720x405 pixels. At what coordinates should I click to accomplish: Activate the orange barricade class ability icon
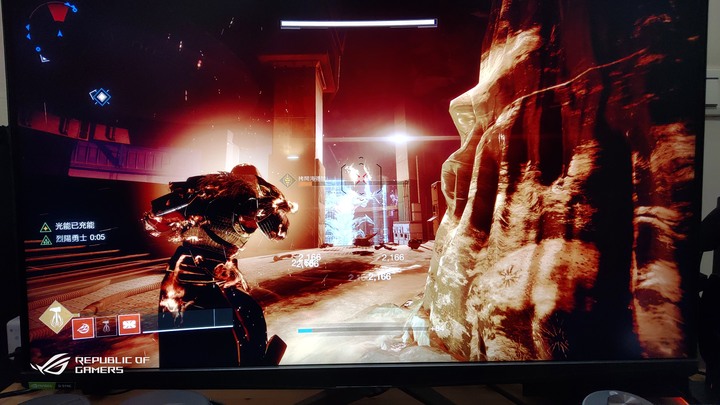pyautogui.click(x=129, y=325)
